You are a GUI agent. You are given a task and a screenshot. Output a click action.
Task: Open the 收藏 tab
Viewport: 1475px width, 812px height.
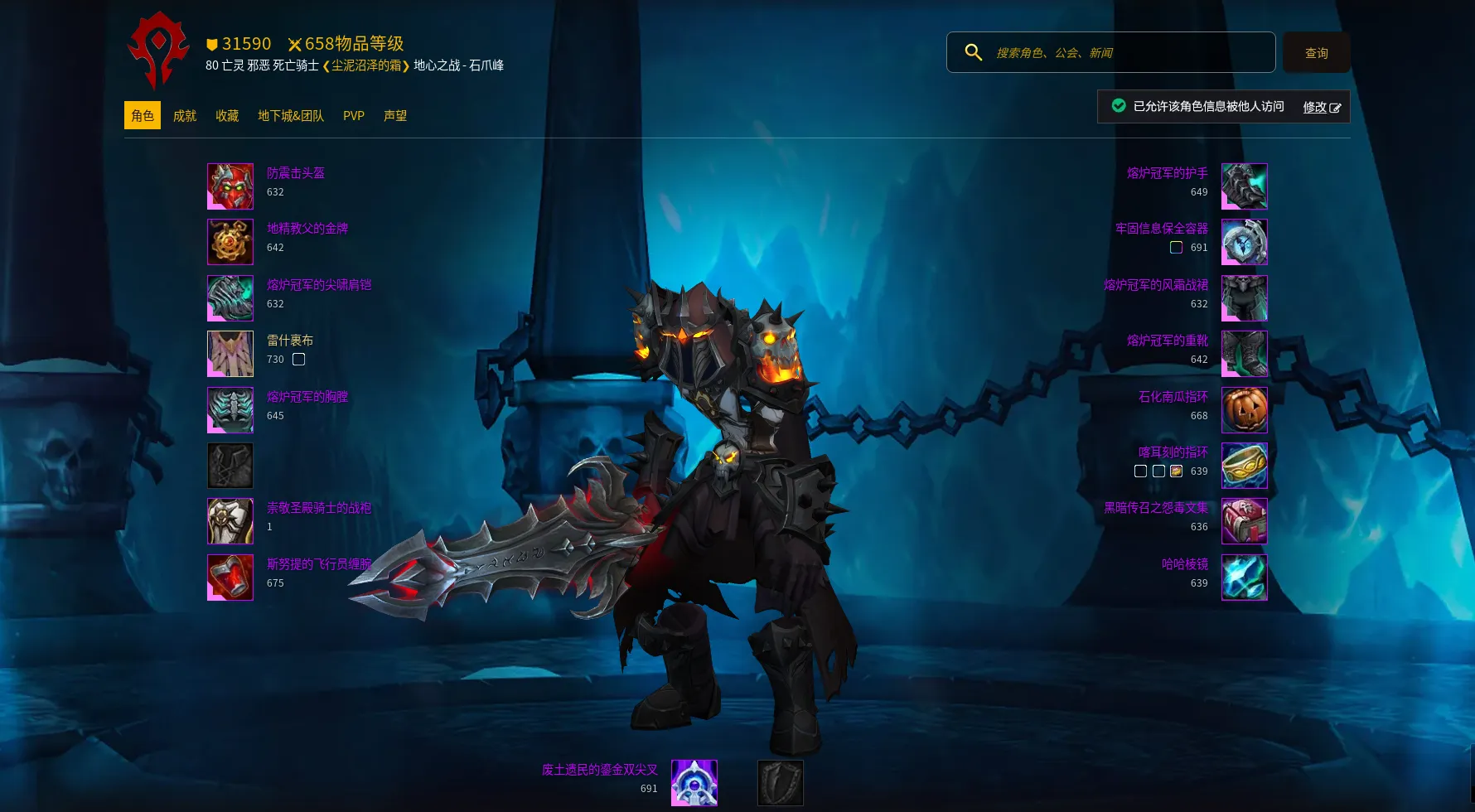[x=227, y=116]
